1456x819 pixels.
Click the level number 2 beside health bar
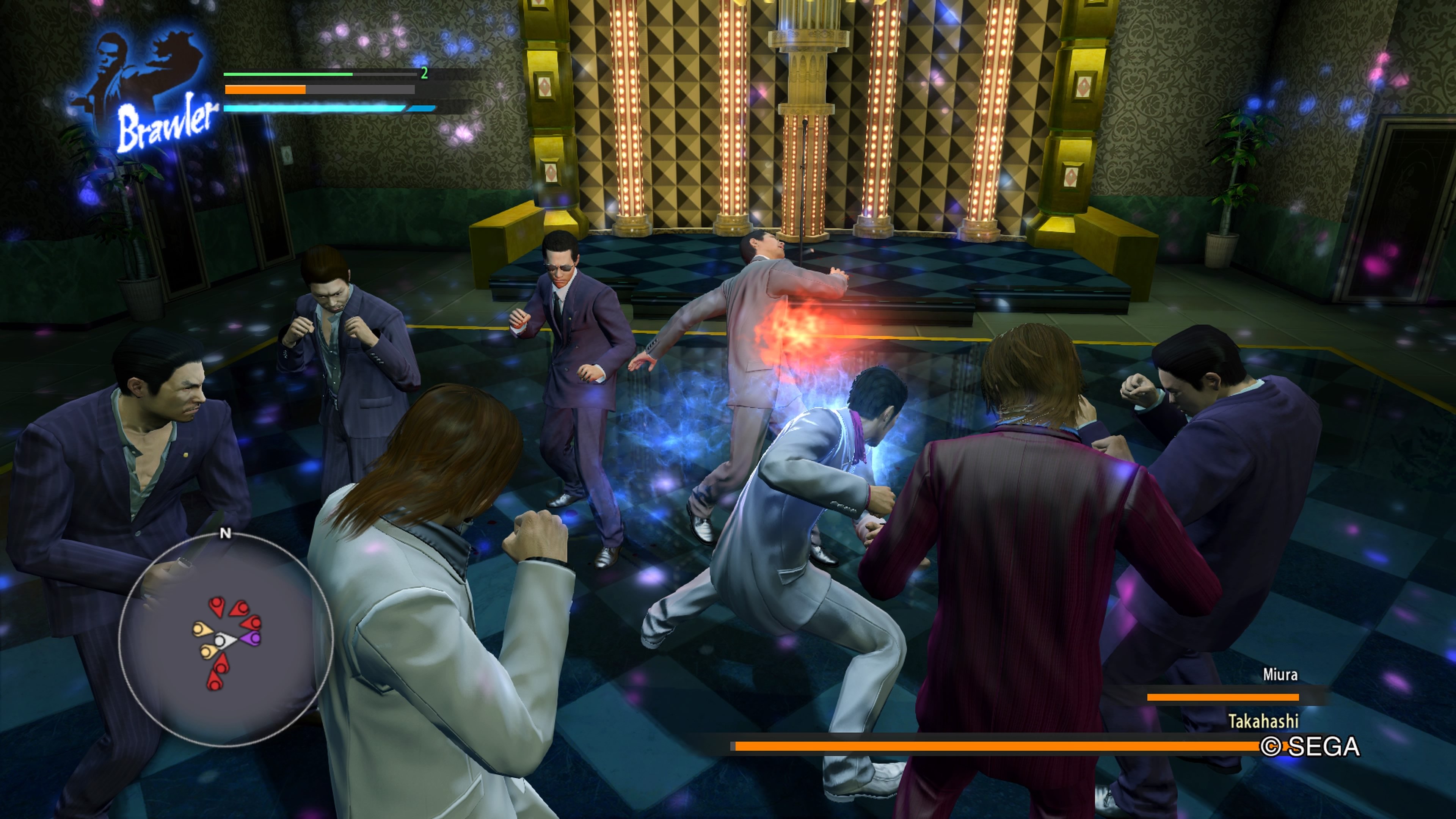pyautogui.click(x=425, y=73)
